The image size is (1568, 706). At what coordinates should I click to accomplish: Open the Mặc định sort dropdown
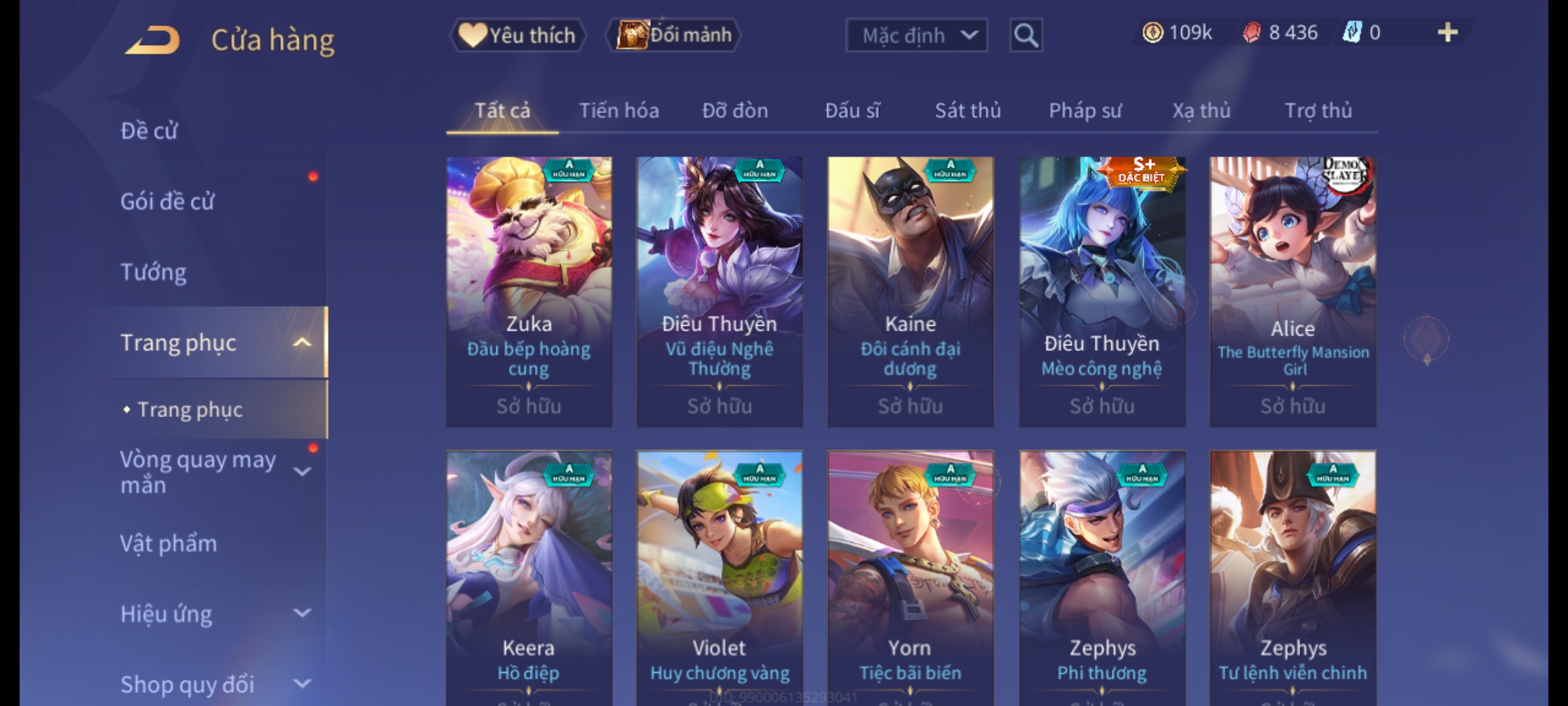pyautogui.click(x=916, y=35)
